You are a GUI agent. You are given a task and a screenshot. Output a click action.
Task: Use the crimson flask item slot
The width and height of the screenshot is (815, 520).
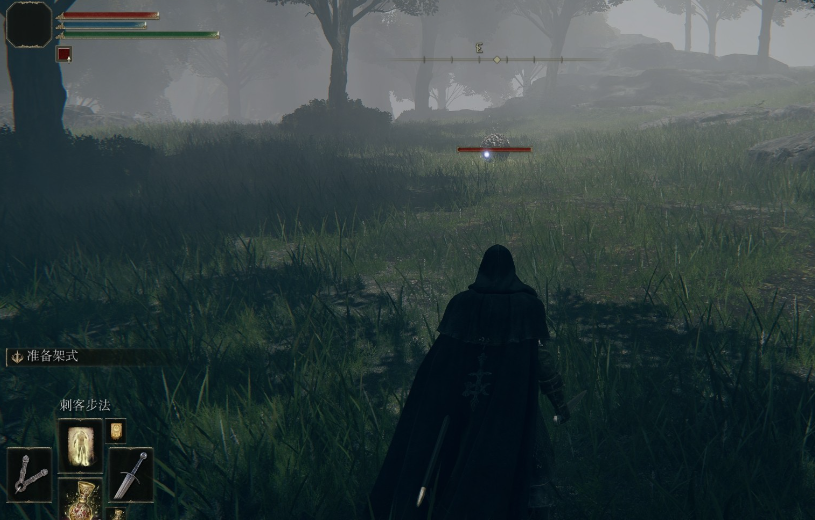[x=80, y=499]
